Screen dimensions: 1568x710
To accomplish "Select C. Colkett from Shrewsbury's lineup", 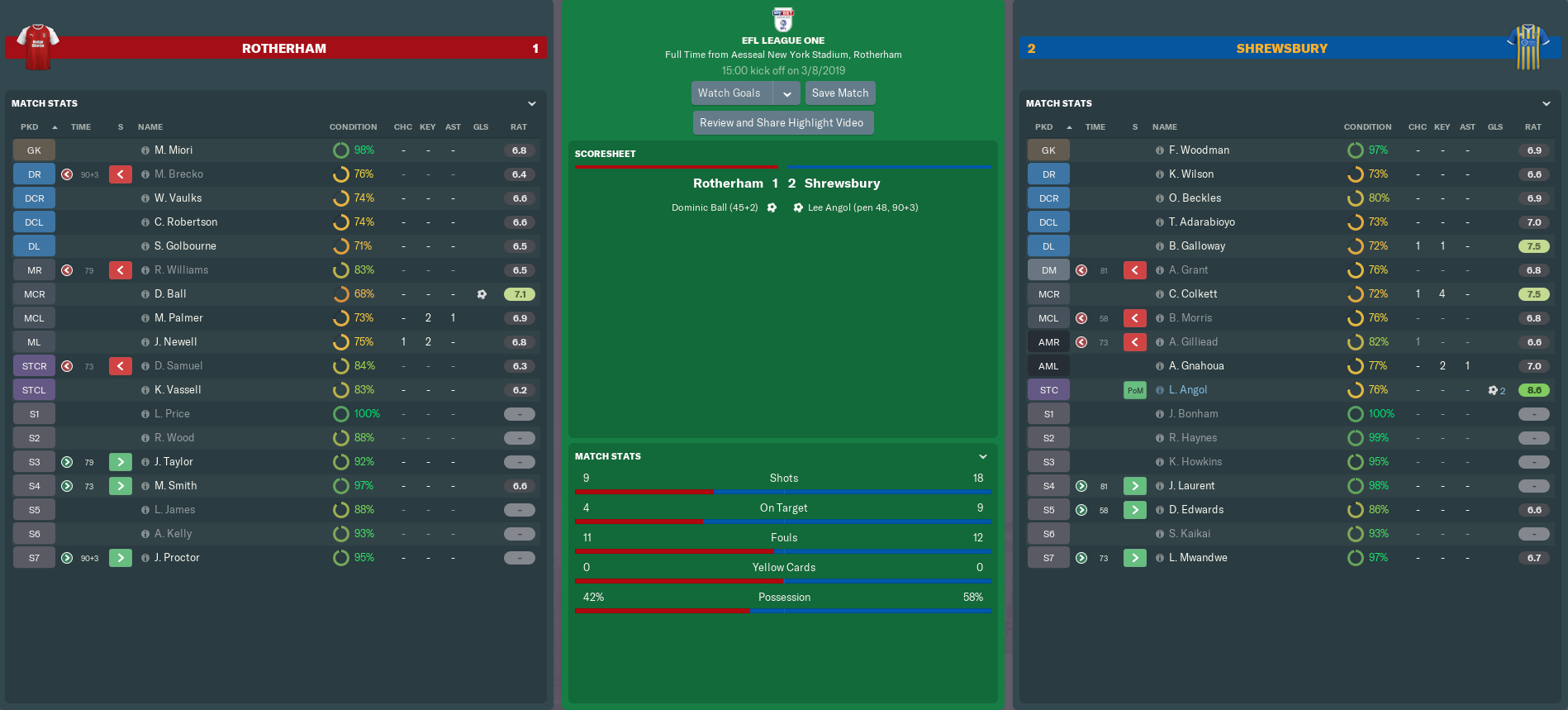I will click(x=1193, y=294).
